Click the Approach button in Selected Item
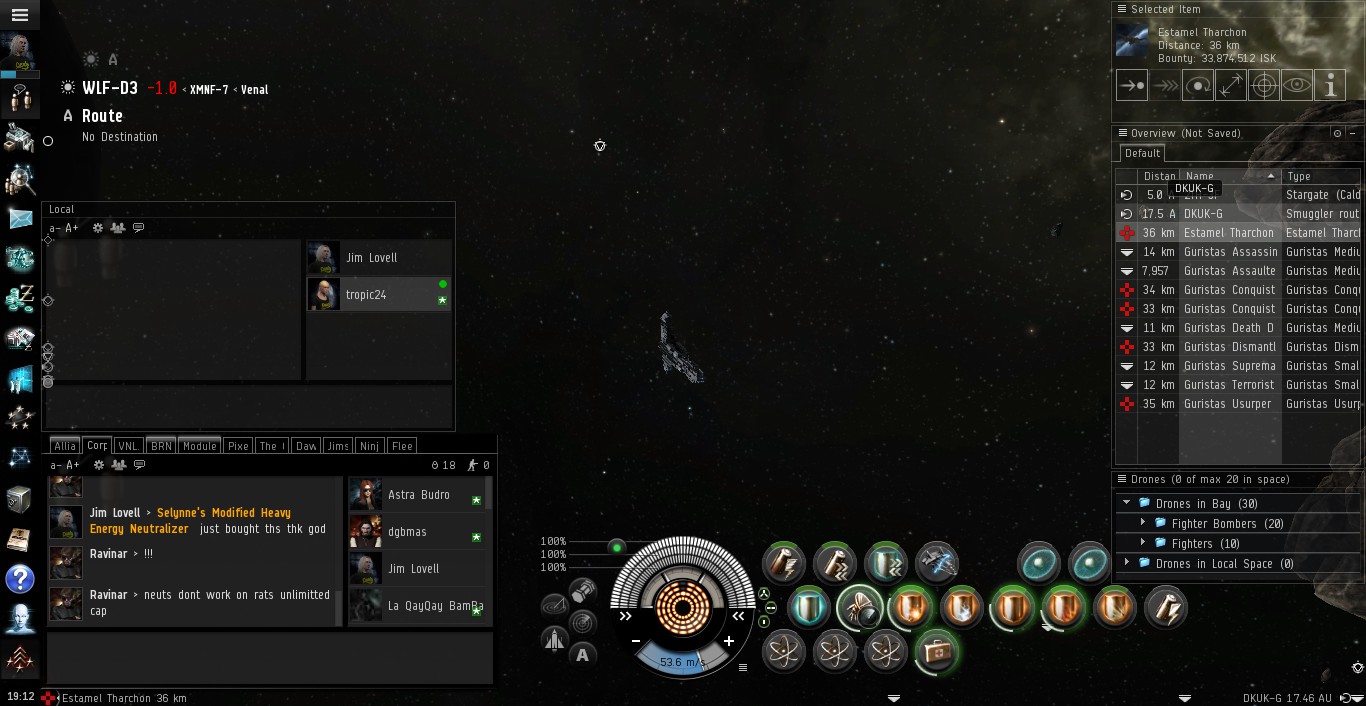Screen dimensions: 1366x706 click(x=1132, y=86)
